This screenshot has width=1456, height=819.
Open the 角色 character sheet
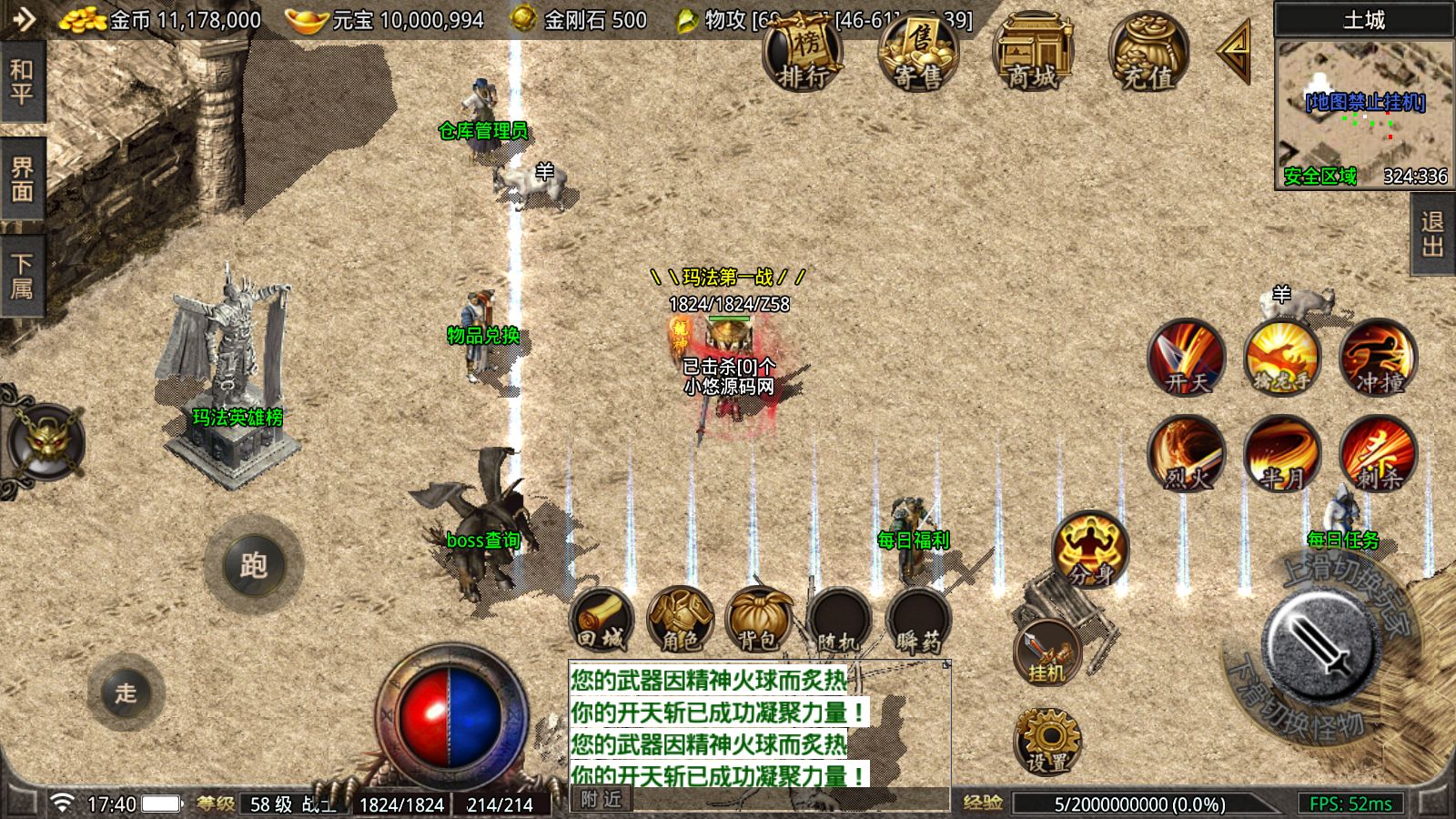[x=680, y=621]
